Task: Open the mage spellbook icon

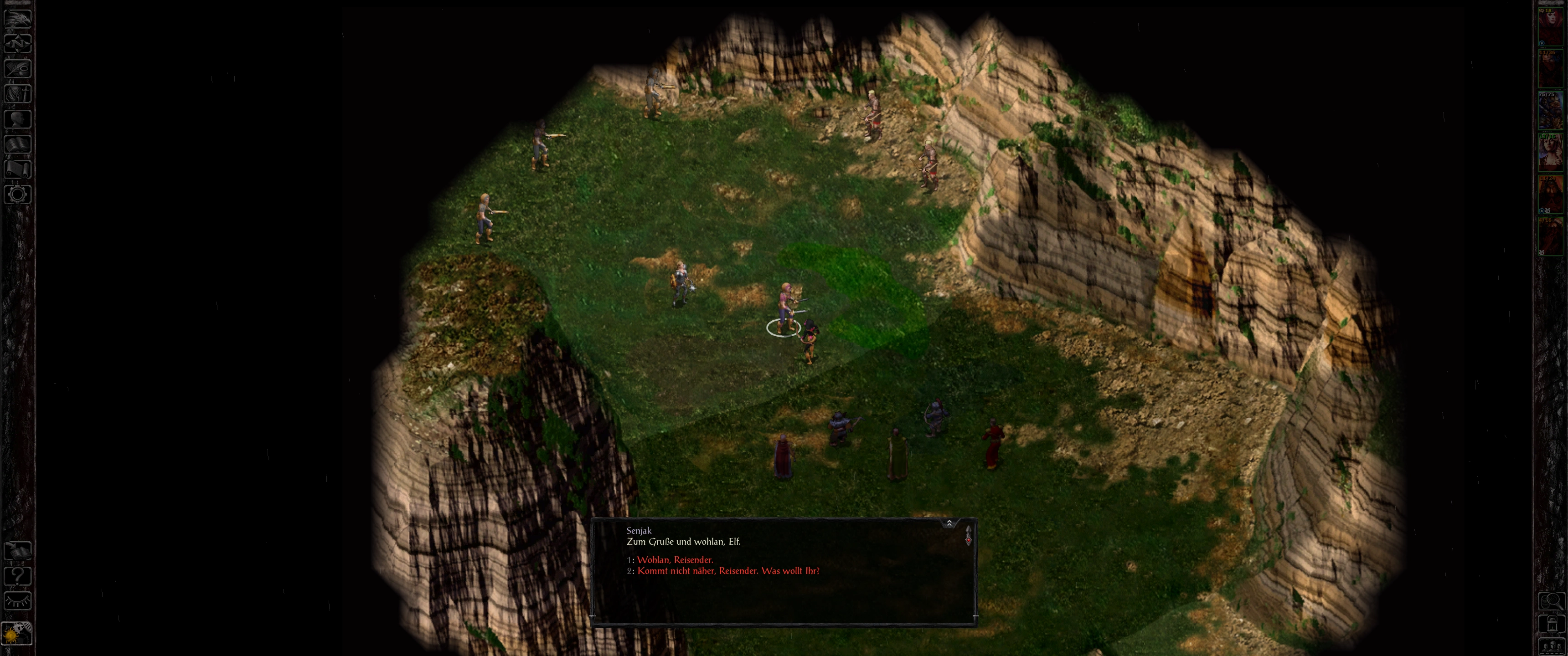Action: (x=18, y=144)
